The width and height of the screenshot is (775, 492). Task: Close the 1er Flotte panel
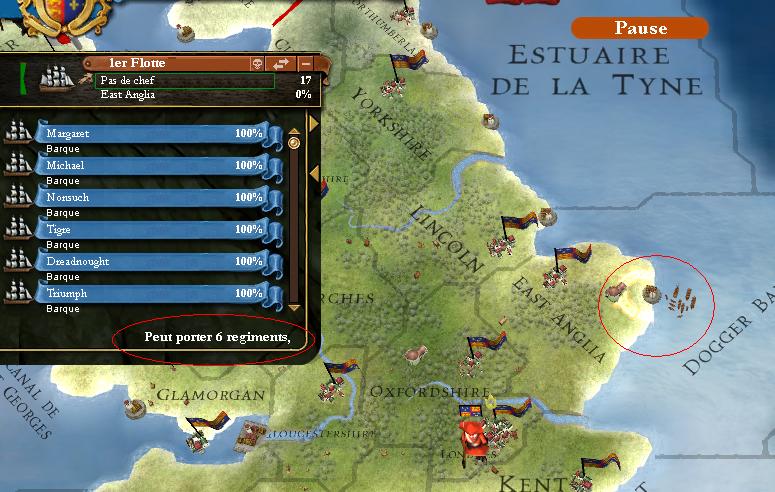click(305, 63)
